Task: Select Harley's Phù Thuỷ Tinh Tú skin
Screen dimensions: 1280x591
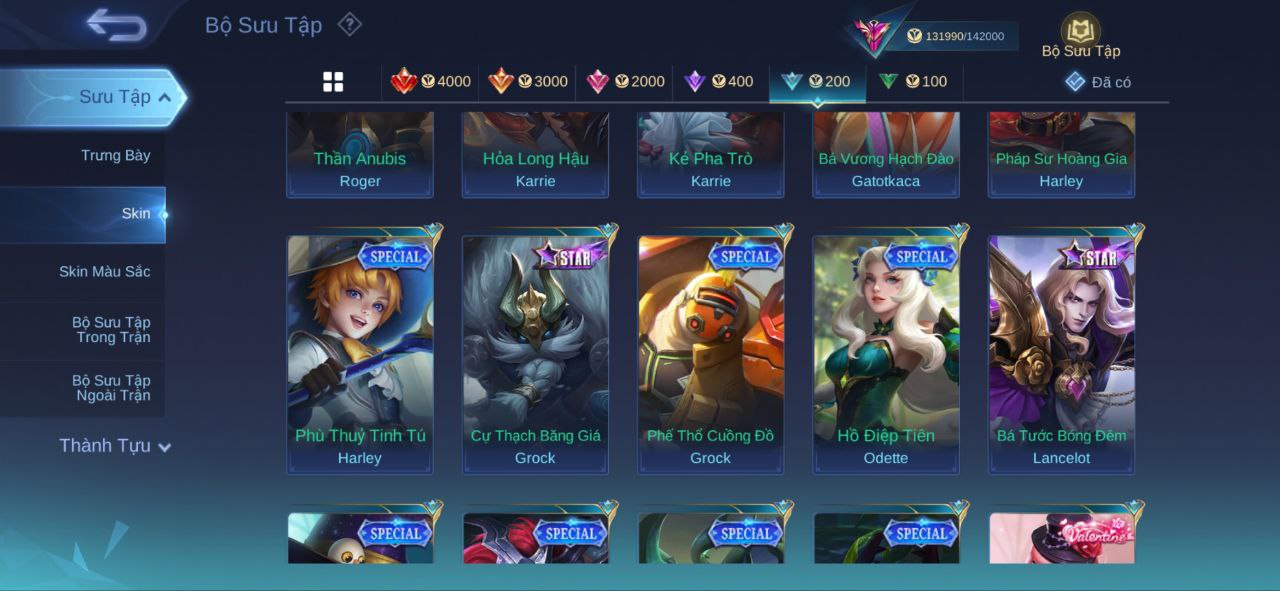Action: (x=360, y=354)
